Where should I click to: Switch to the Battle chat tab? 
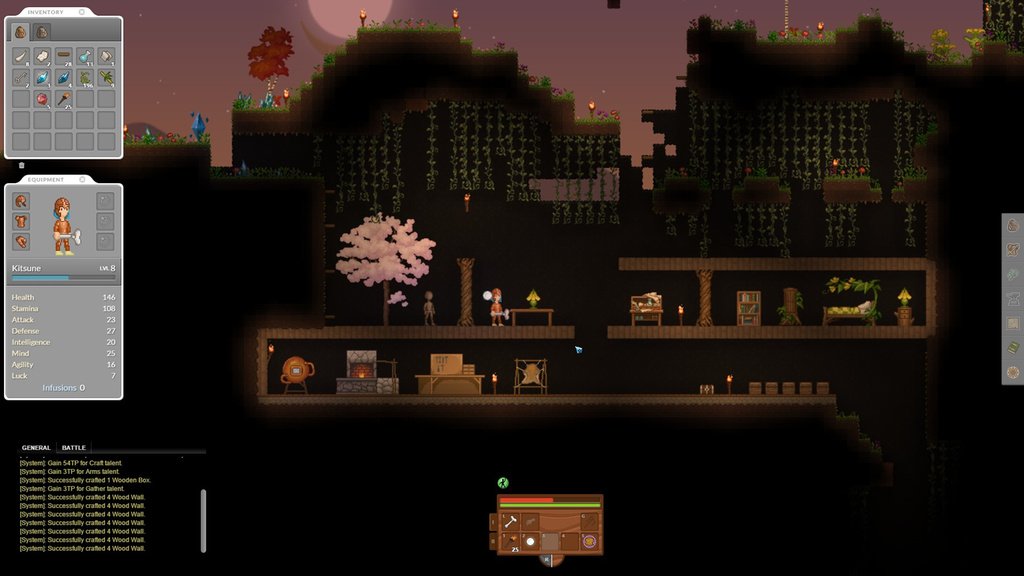click(x=73, y=448)
